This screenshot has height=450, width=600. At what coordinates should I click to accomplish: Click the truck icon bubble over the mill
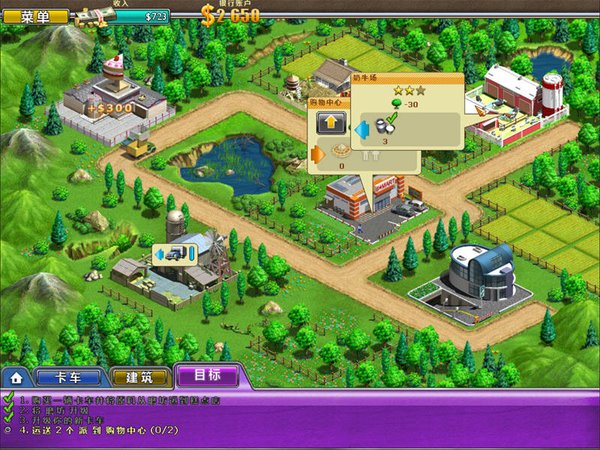point(172,258)
